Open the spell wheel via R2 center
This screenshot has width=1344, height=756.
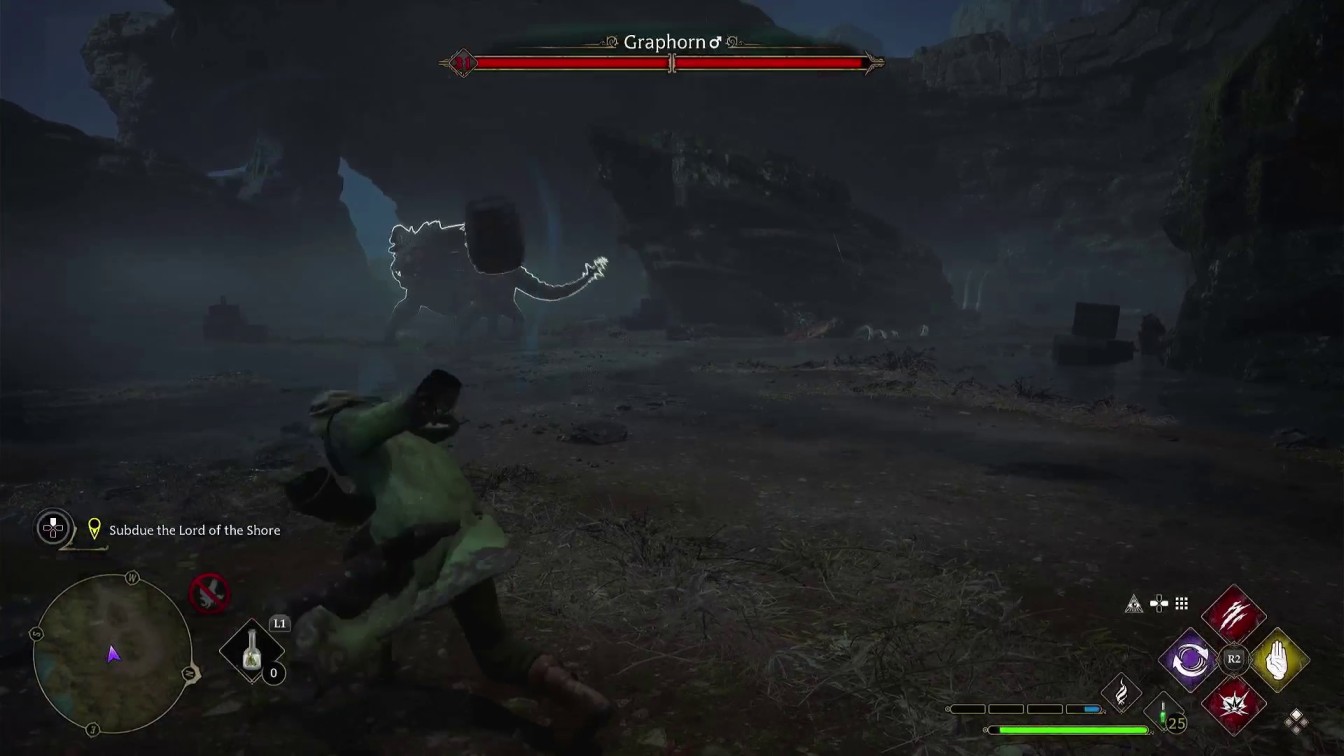click(x=1233, y=657)
